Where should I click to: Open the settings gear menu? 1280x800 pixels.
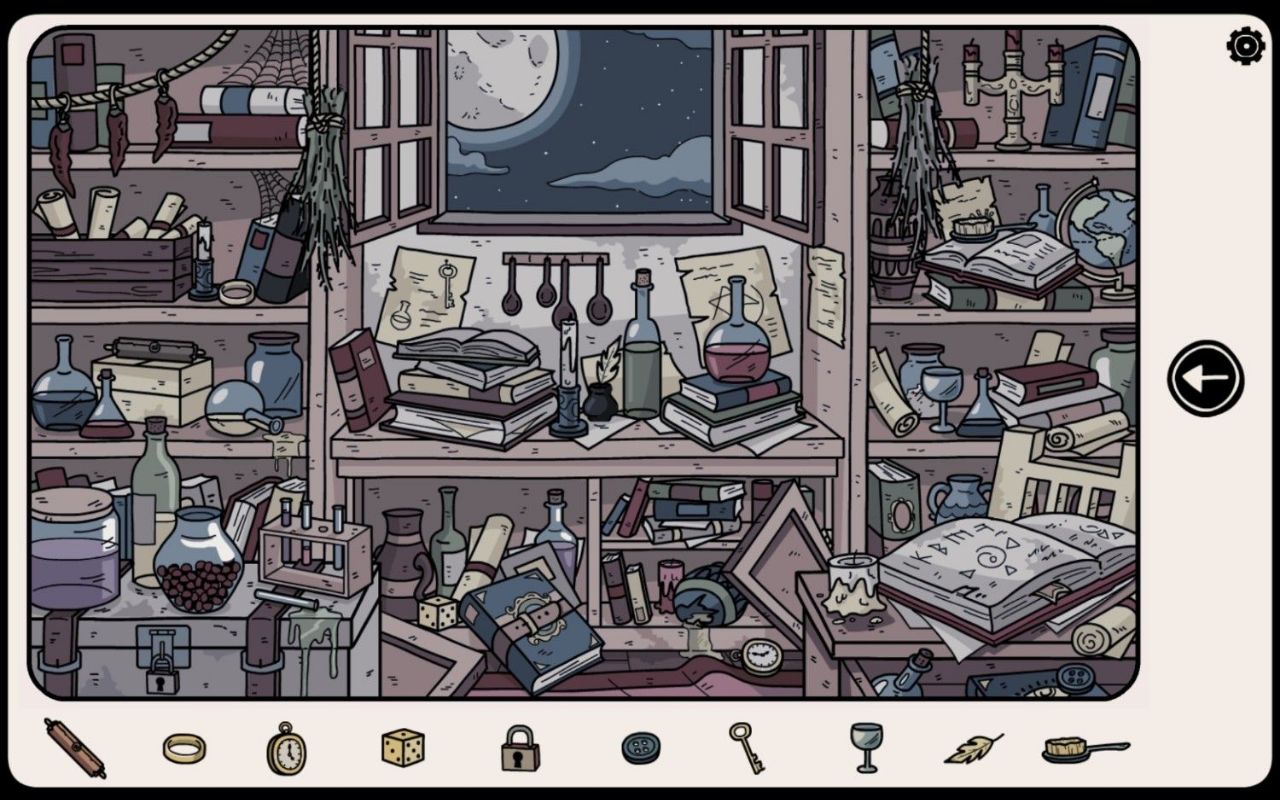pyautogui.click(x=1245, y=46)
